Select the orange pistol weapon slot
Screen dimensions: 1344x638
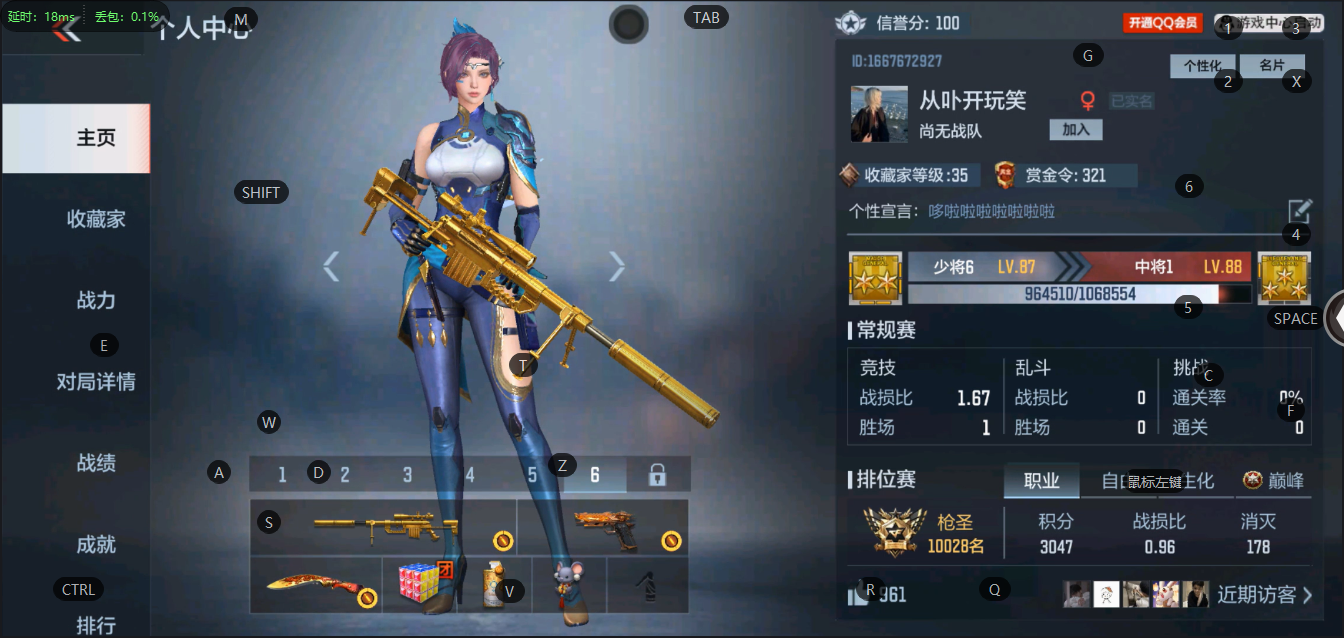coord(603,527)
